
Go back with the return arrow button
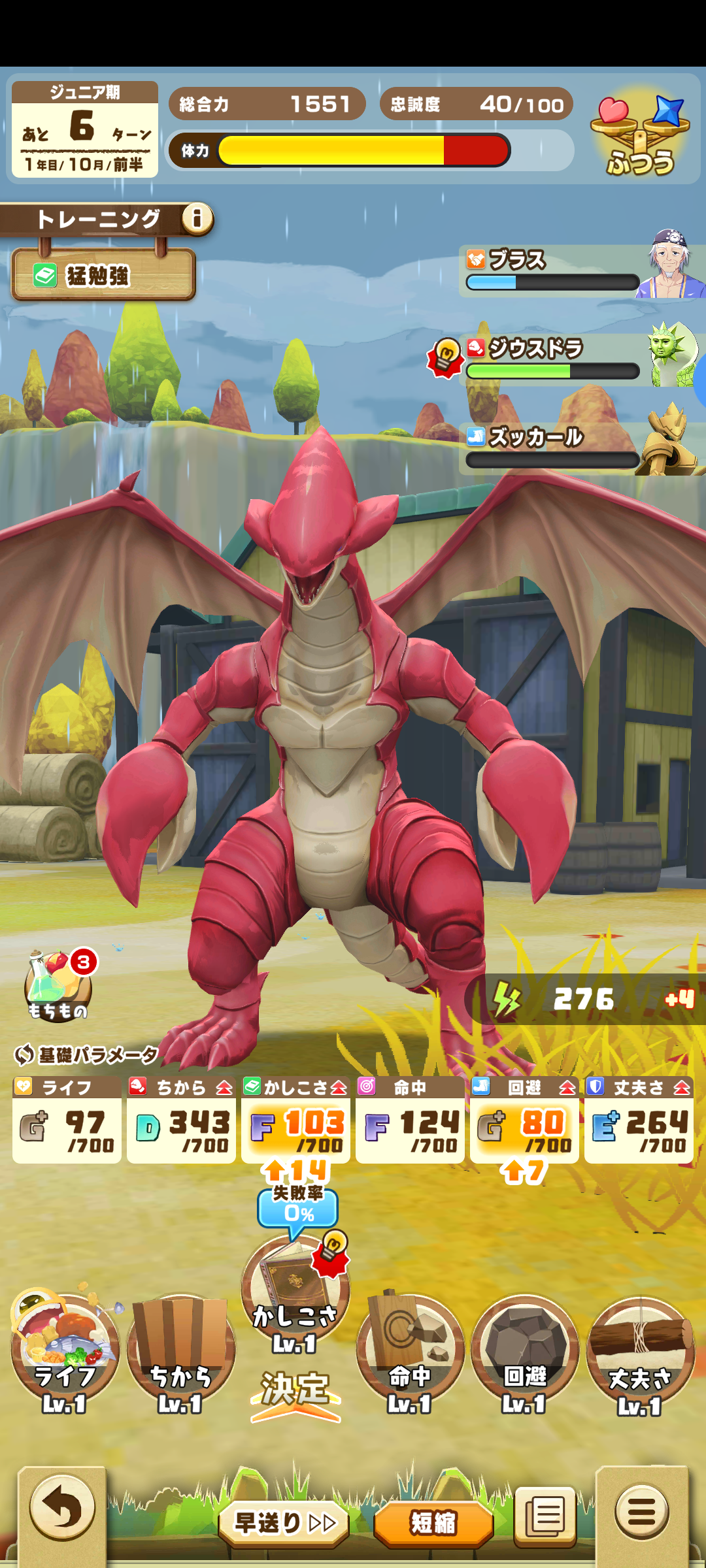tap(62, 1508)
